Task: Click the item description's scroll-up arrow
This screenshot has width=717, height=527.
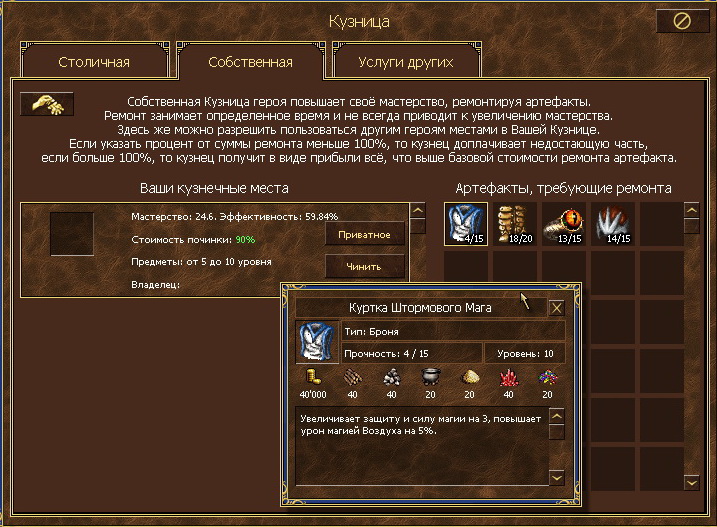Action: coord(558,415)
